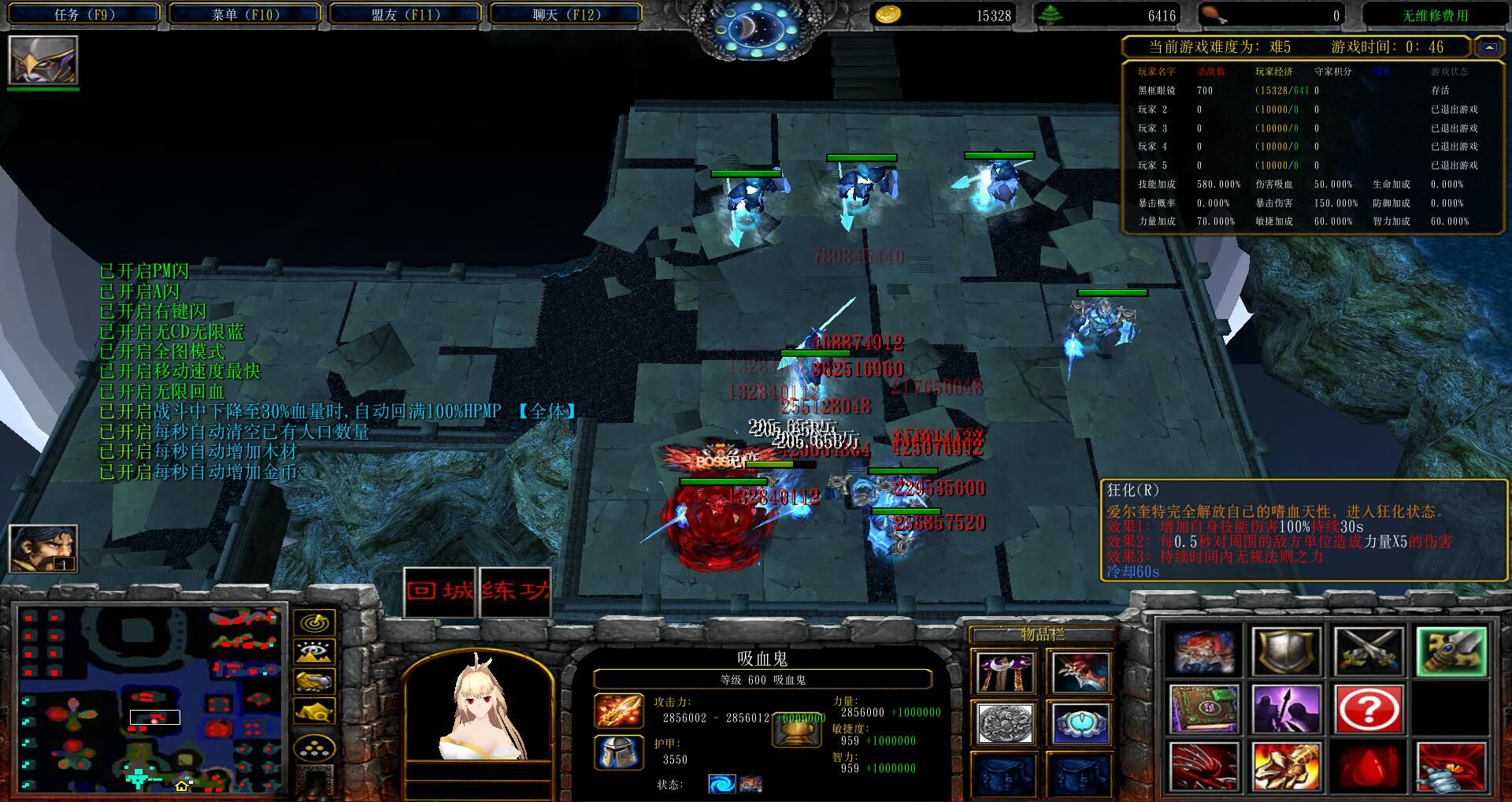Open the green spellbook ability

(1205, 708)
